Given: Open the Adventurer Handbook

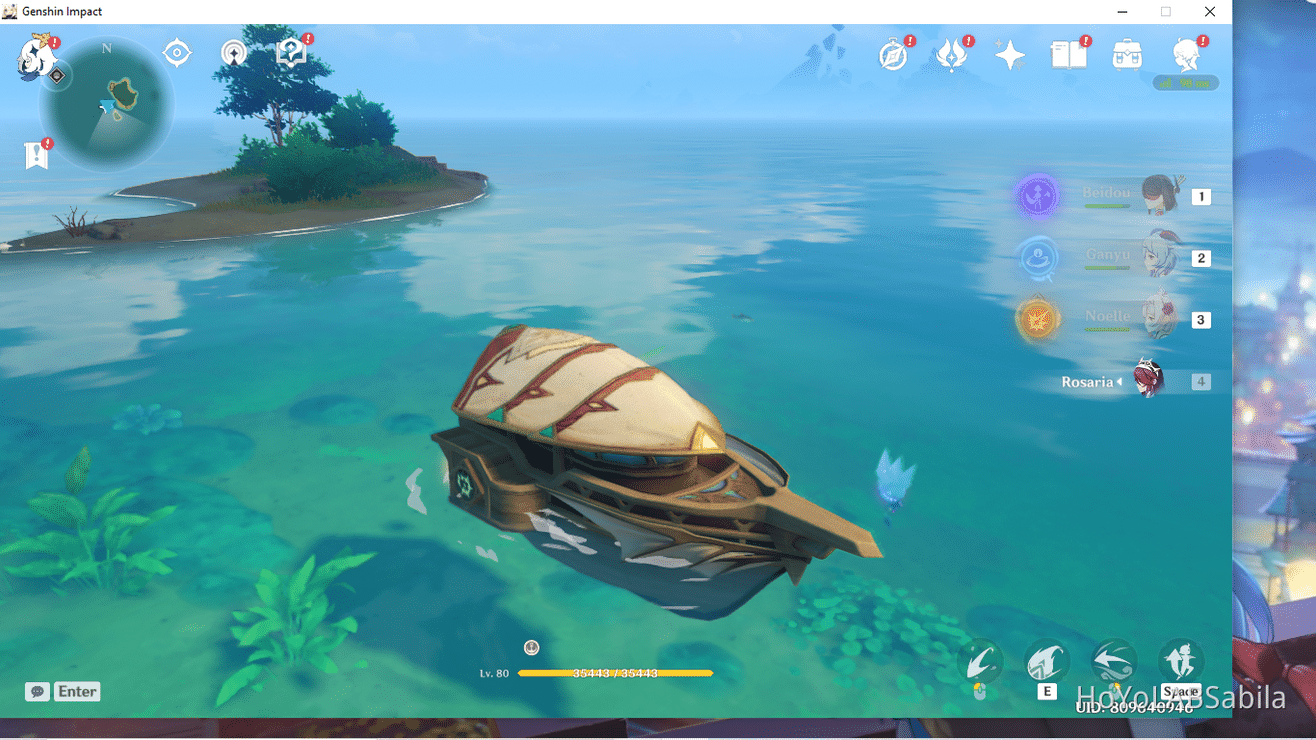Looking at the screenshot, I should [893, 55].
